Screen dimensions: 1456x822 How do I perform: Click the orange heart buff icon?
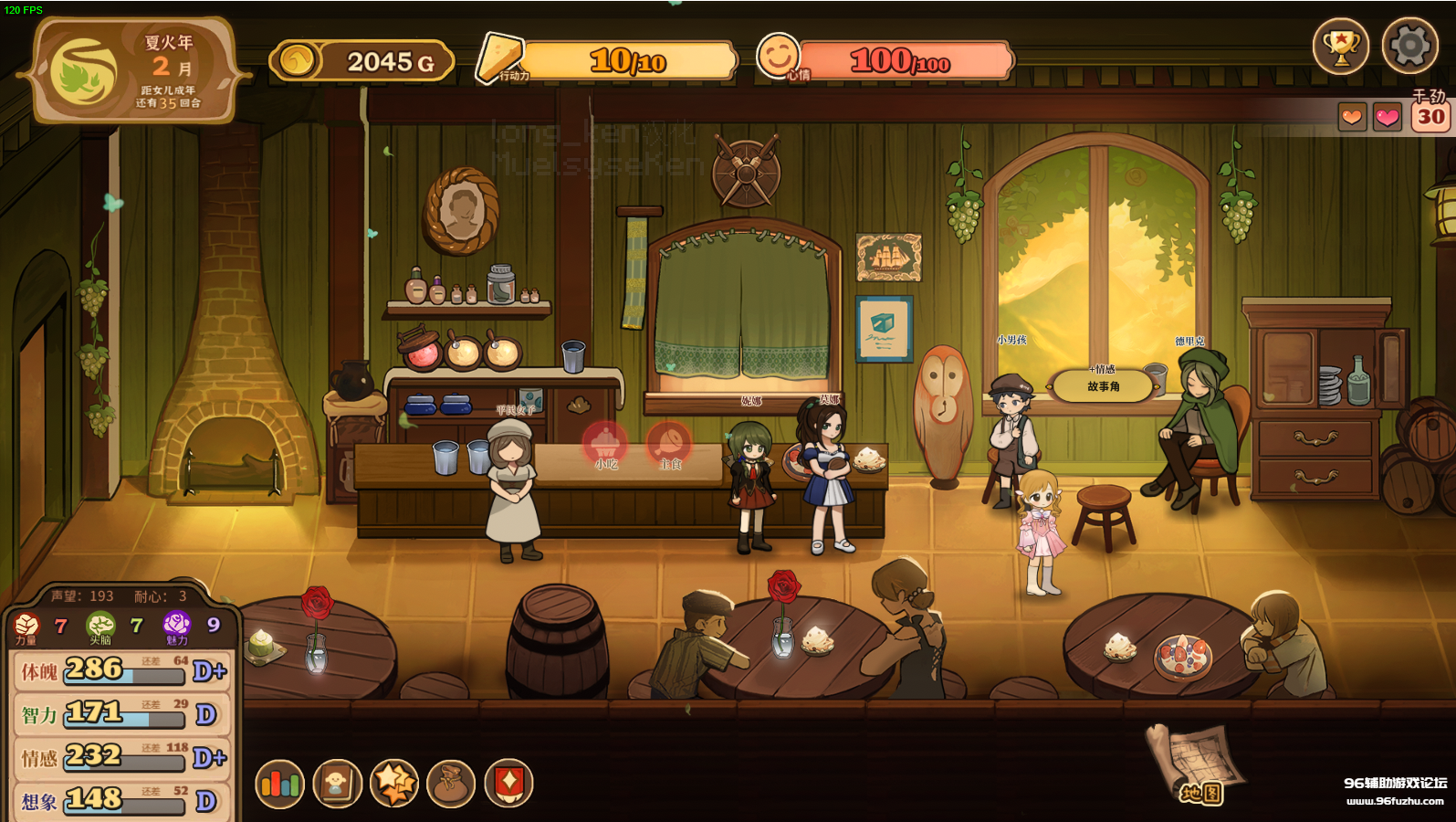(1352, 117)
